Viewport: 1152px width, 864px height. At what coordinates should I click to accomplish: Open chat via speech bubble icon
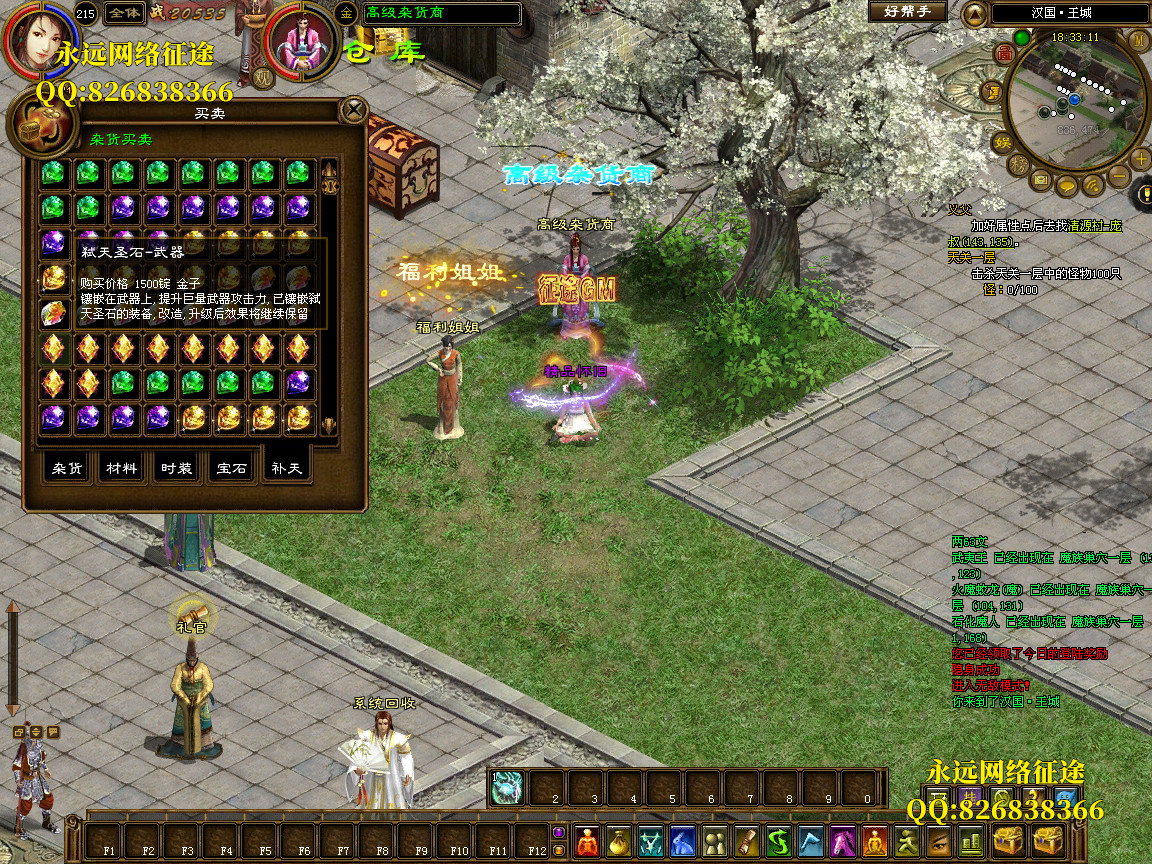[1067, 185]
